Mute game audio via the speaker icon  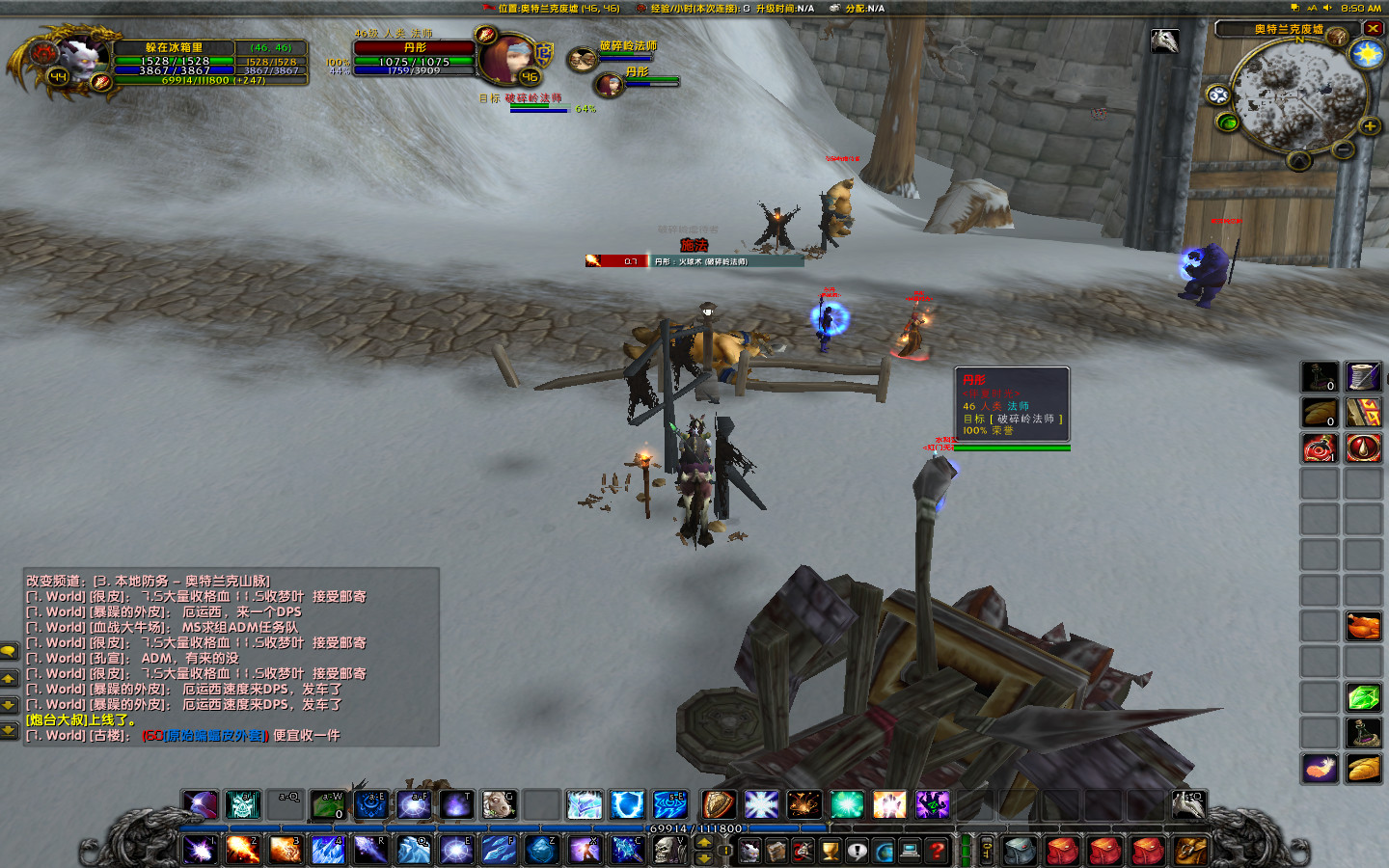click(1327, 8)
